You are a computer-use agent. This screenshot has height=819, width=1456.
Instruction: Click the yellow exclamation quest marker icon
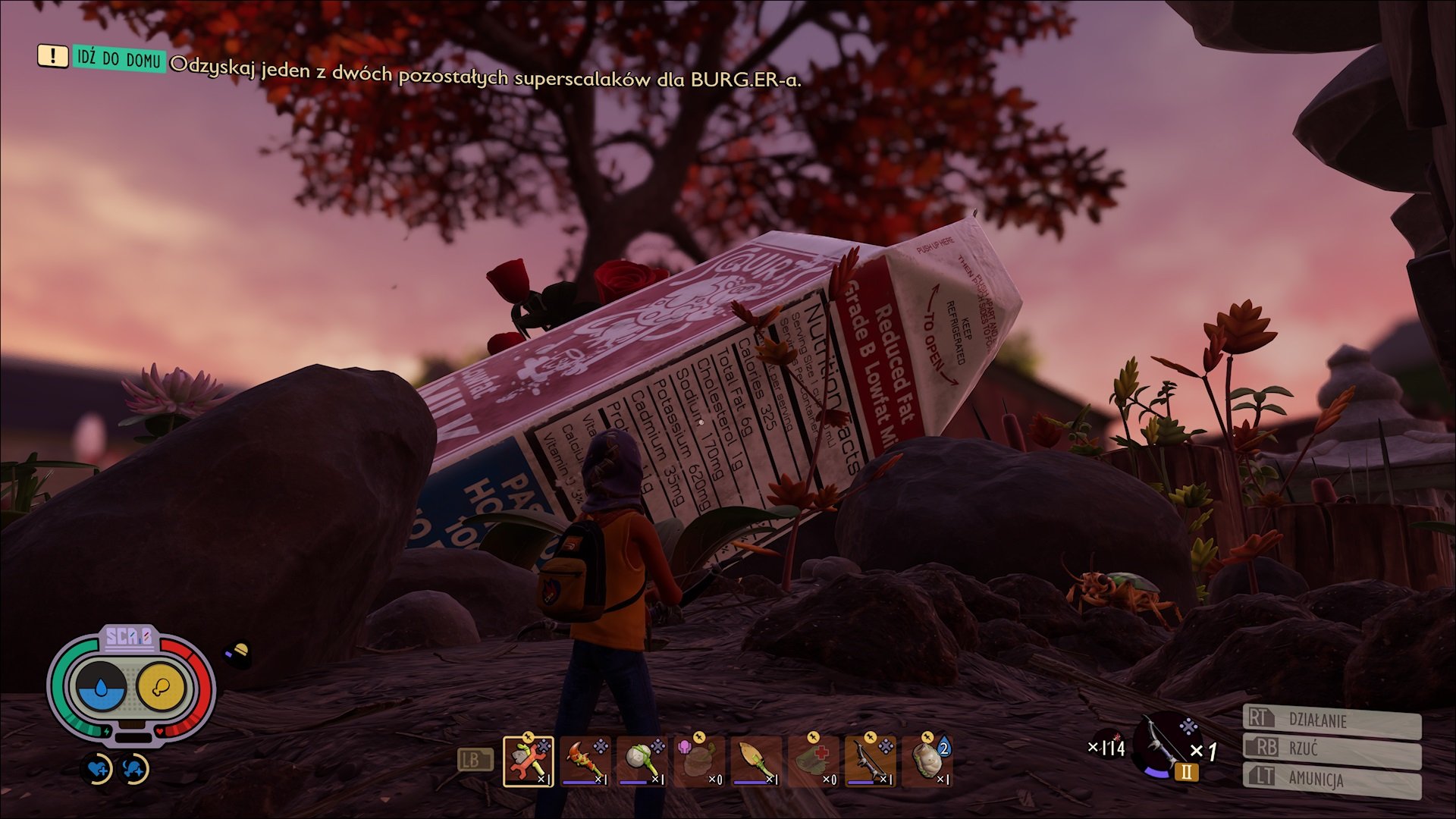click(52, 55)
